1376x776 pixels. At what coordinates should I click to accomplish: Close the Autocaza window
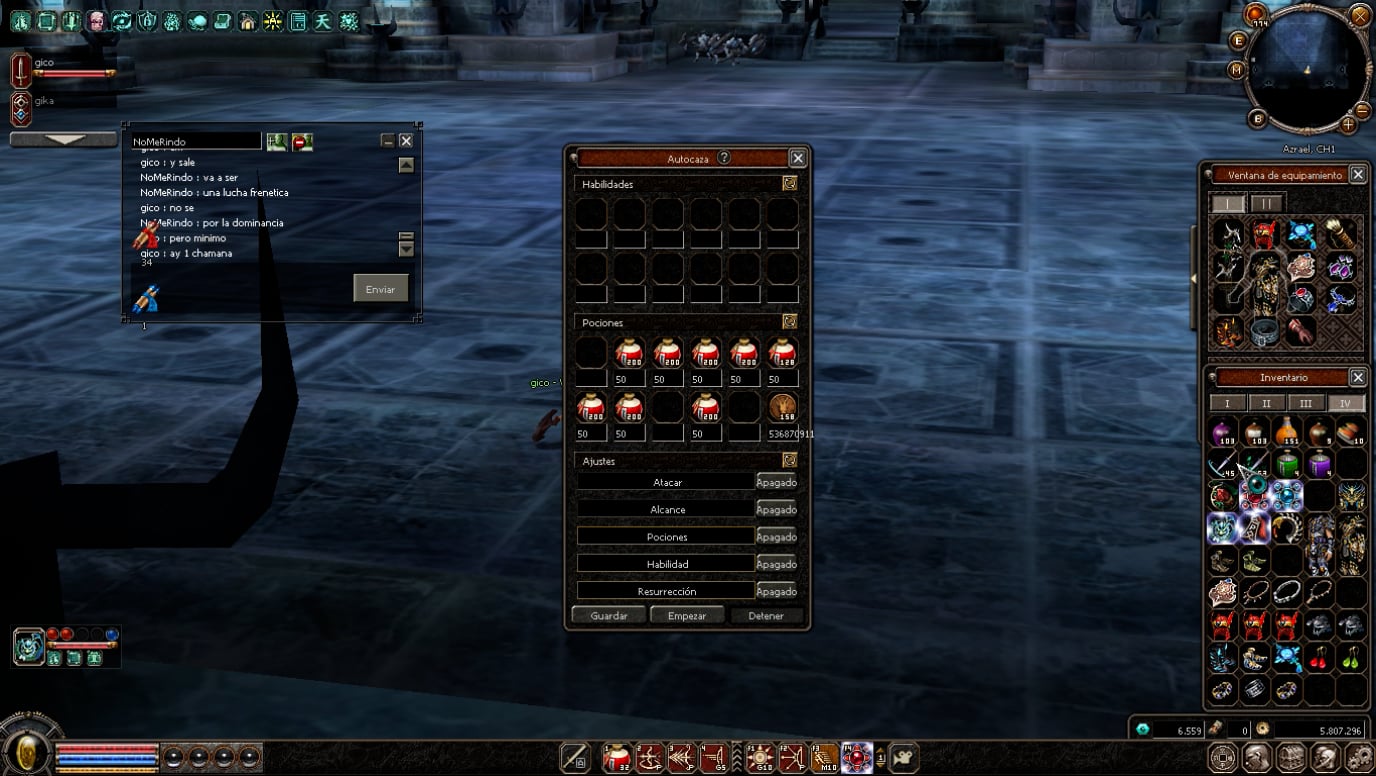click(797, 158)
